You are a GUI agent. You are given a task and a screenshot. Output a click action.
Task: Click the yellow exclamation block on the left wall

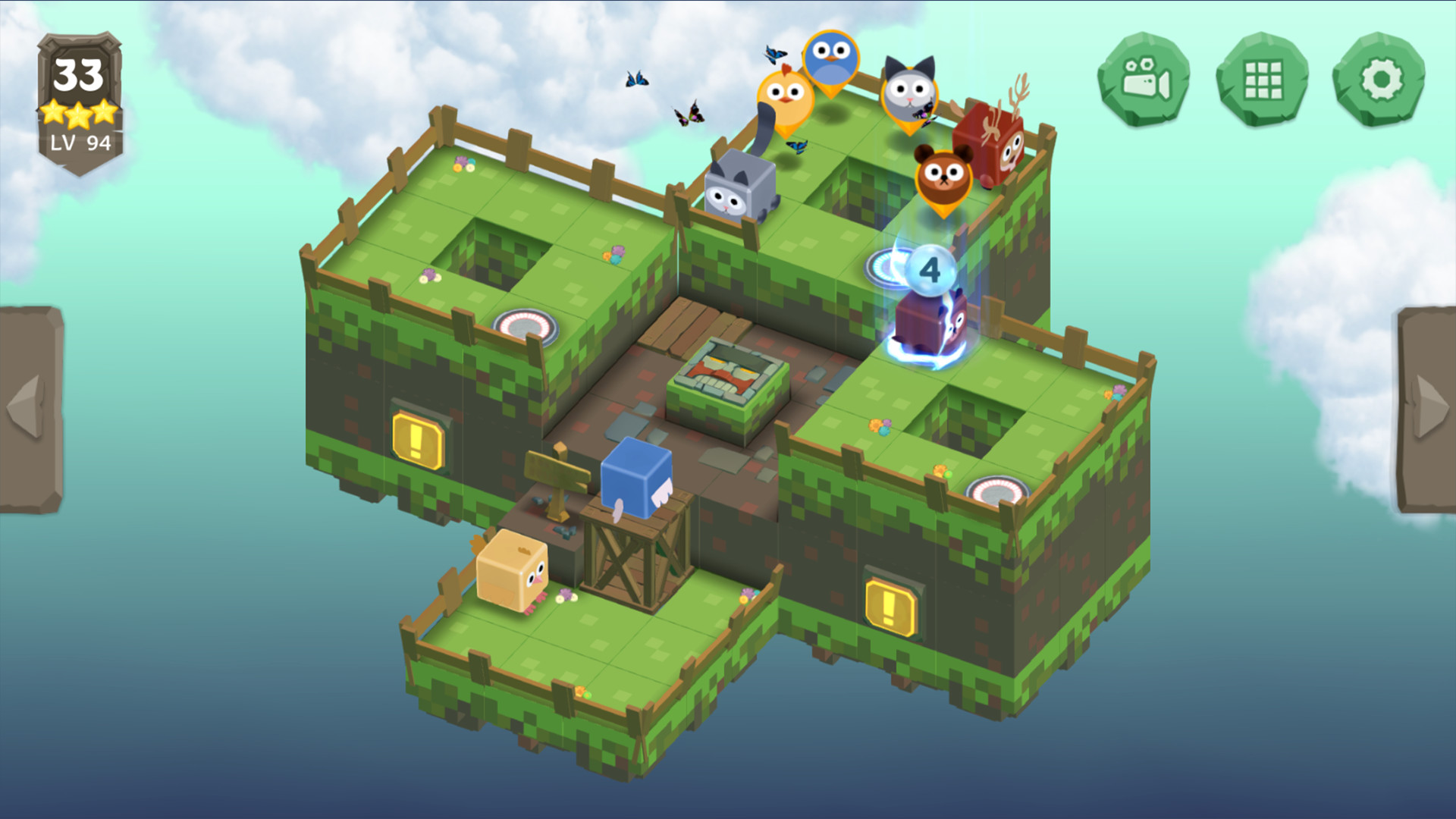click(418, 438)
